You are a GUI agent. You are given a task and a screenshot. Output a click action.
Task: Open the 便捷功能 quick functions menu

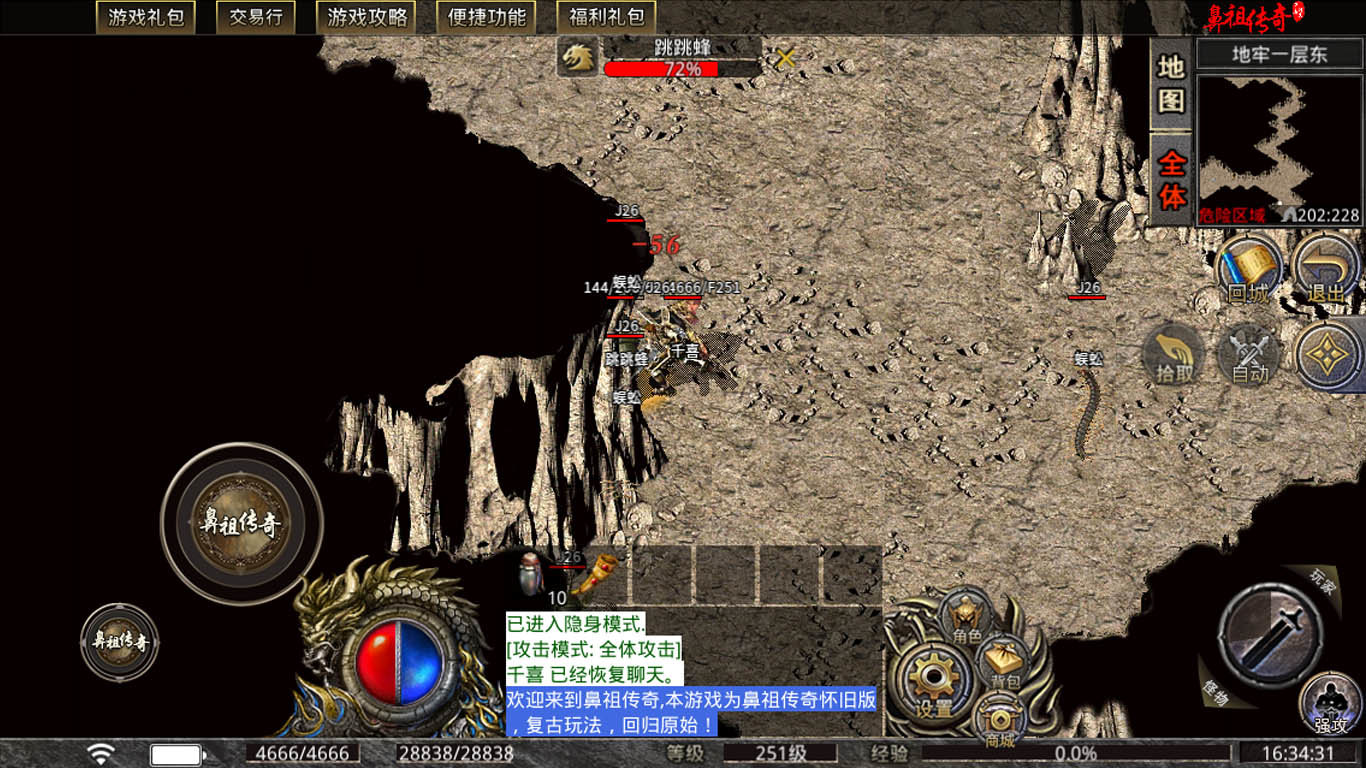tap(487, 17)
